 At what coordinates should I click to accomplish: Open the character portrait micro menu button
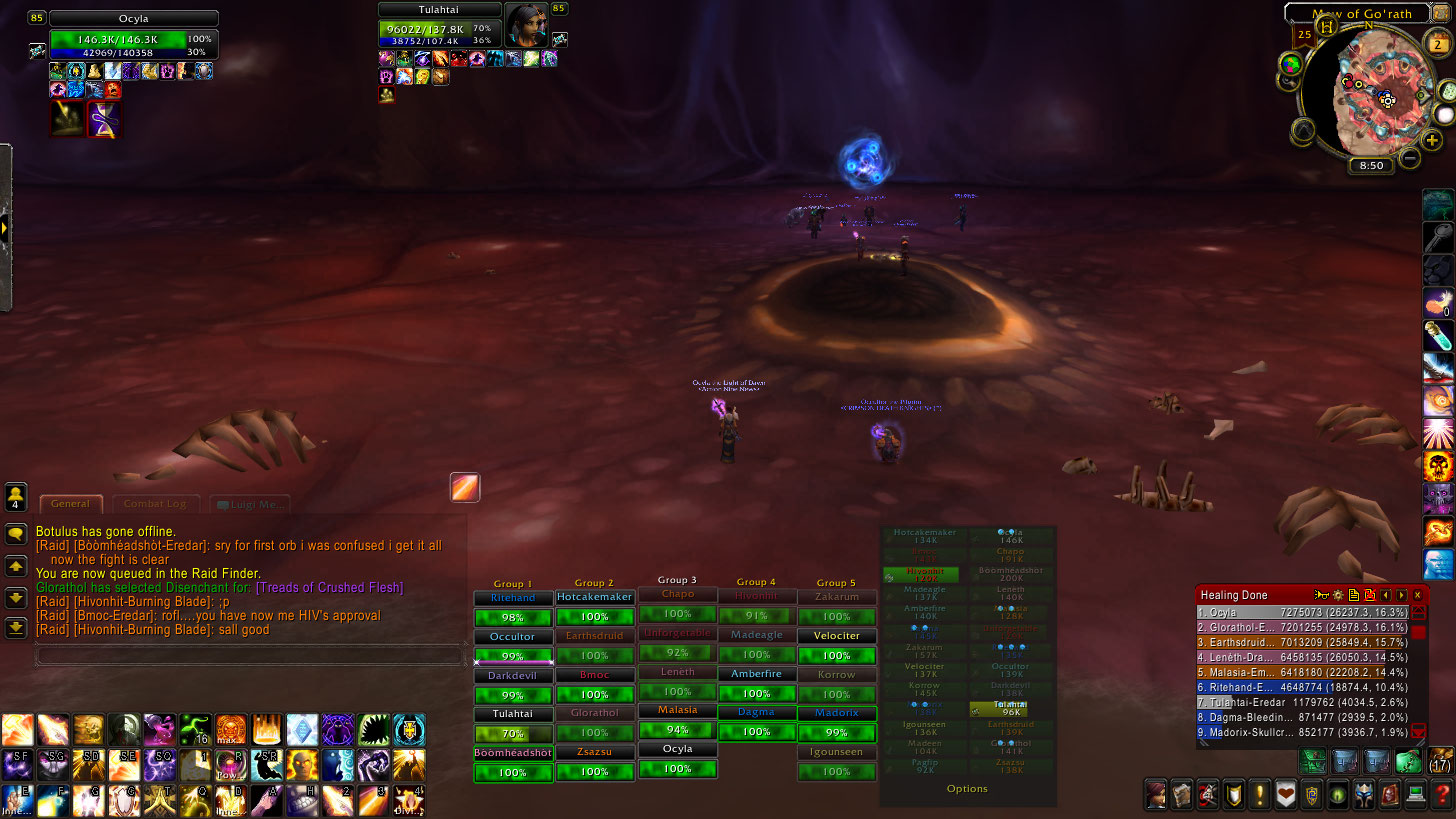[1156, 795]
